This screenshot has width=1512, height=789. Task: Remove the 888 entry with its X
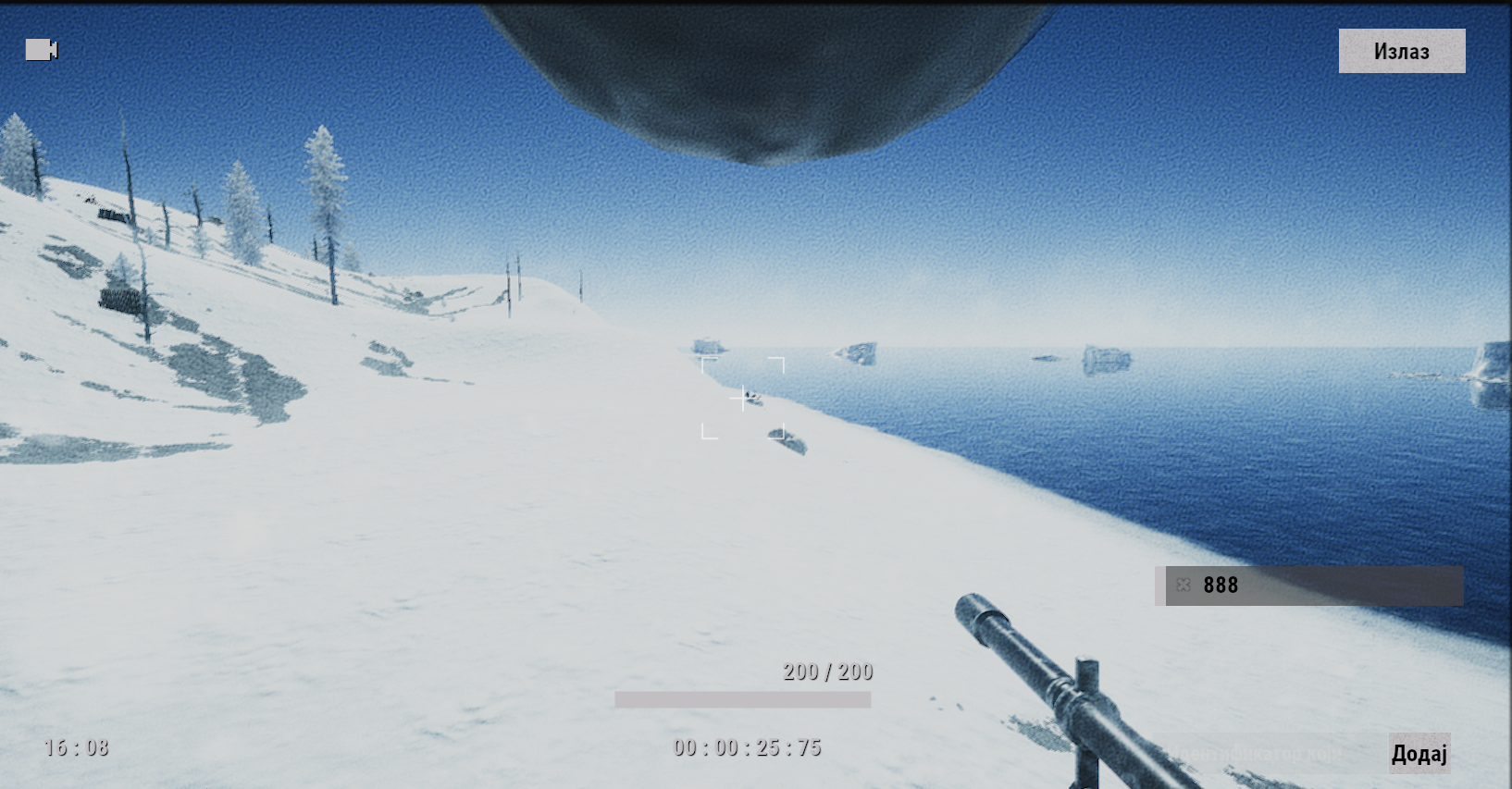(x=1184, y=585)
